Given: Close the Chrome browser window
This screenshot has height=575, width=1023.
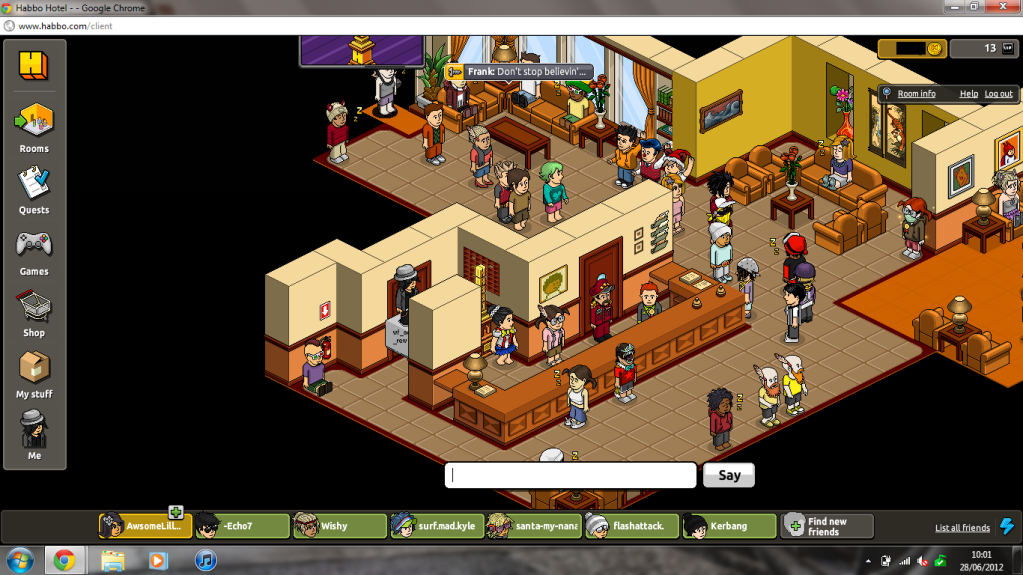Looking at the screenshot, I should point(1002,7).
